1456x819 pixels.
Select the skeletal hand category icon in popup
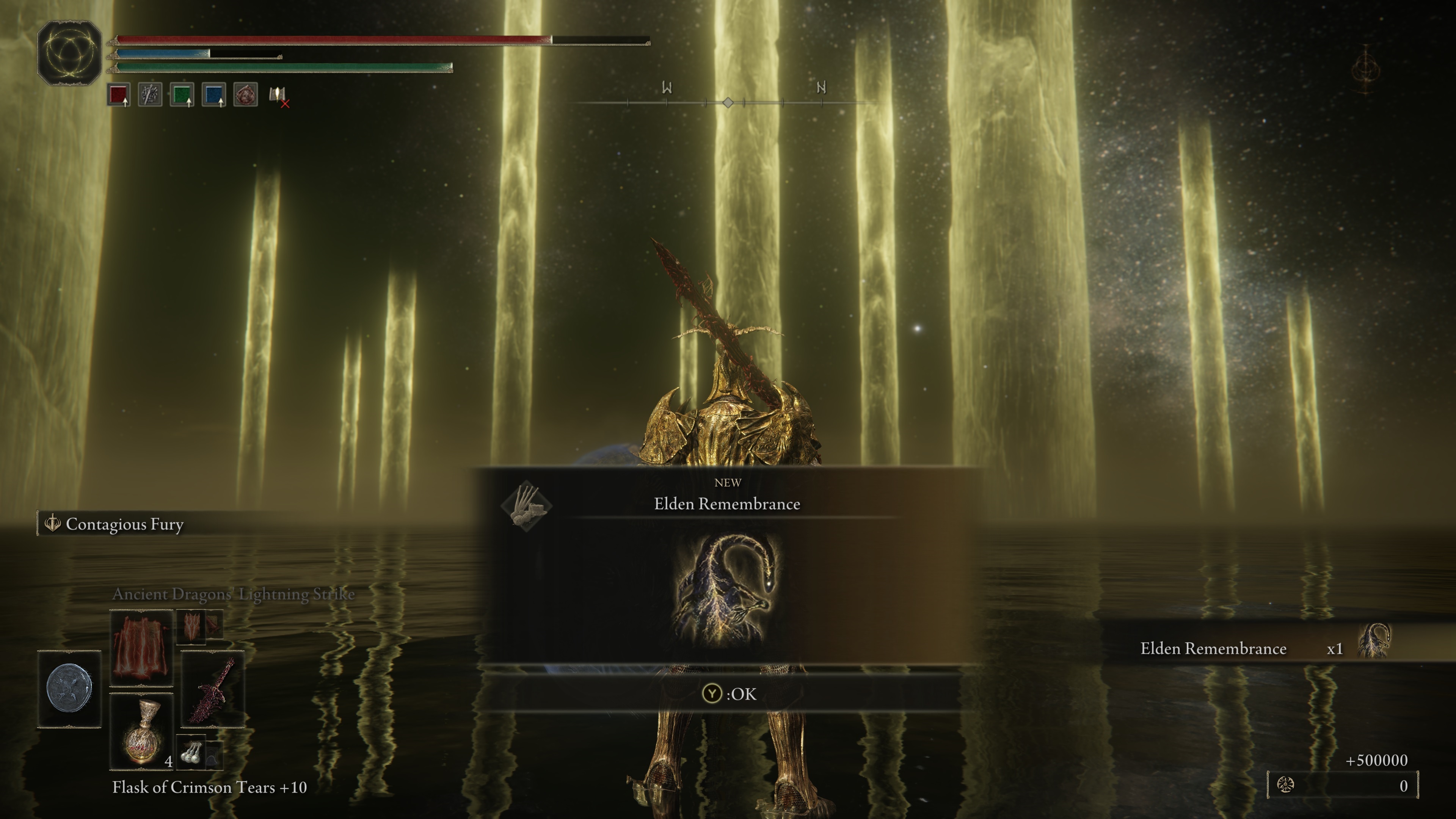point(526,505)
